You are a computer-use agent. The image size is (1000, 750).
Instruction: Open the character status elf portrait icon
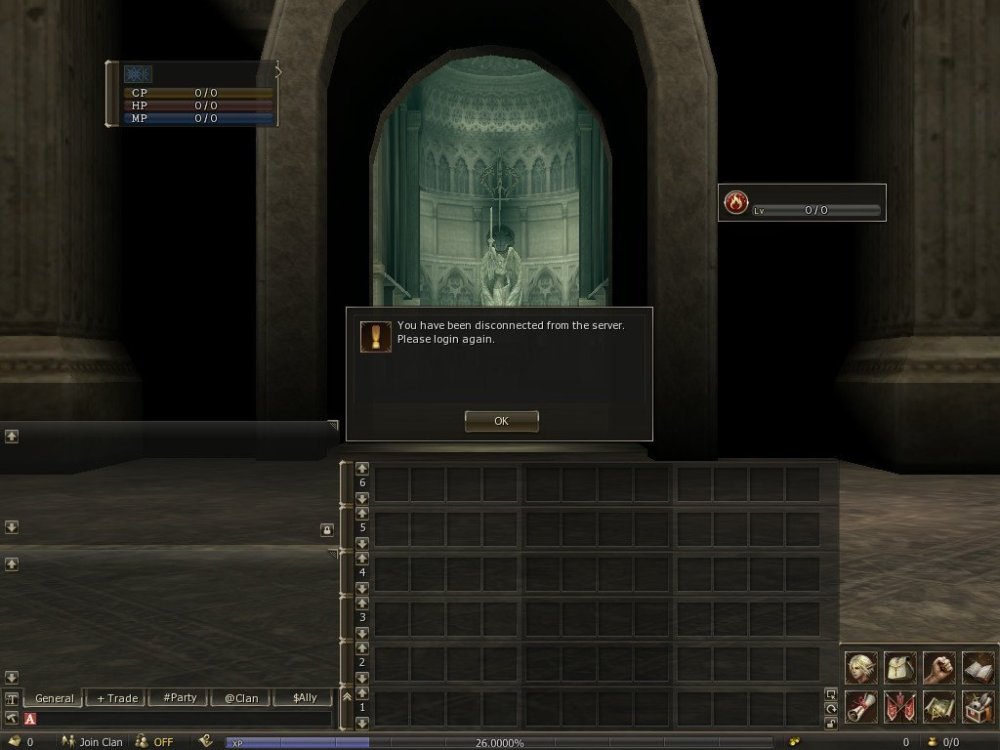(x=860, y=668)
